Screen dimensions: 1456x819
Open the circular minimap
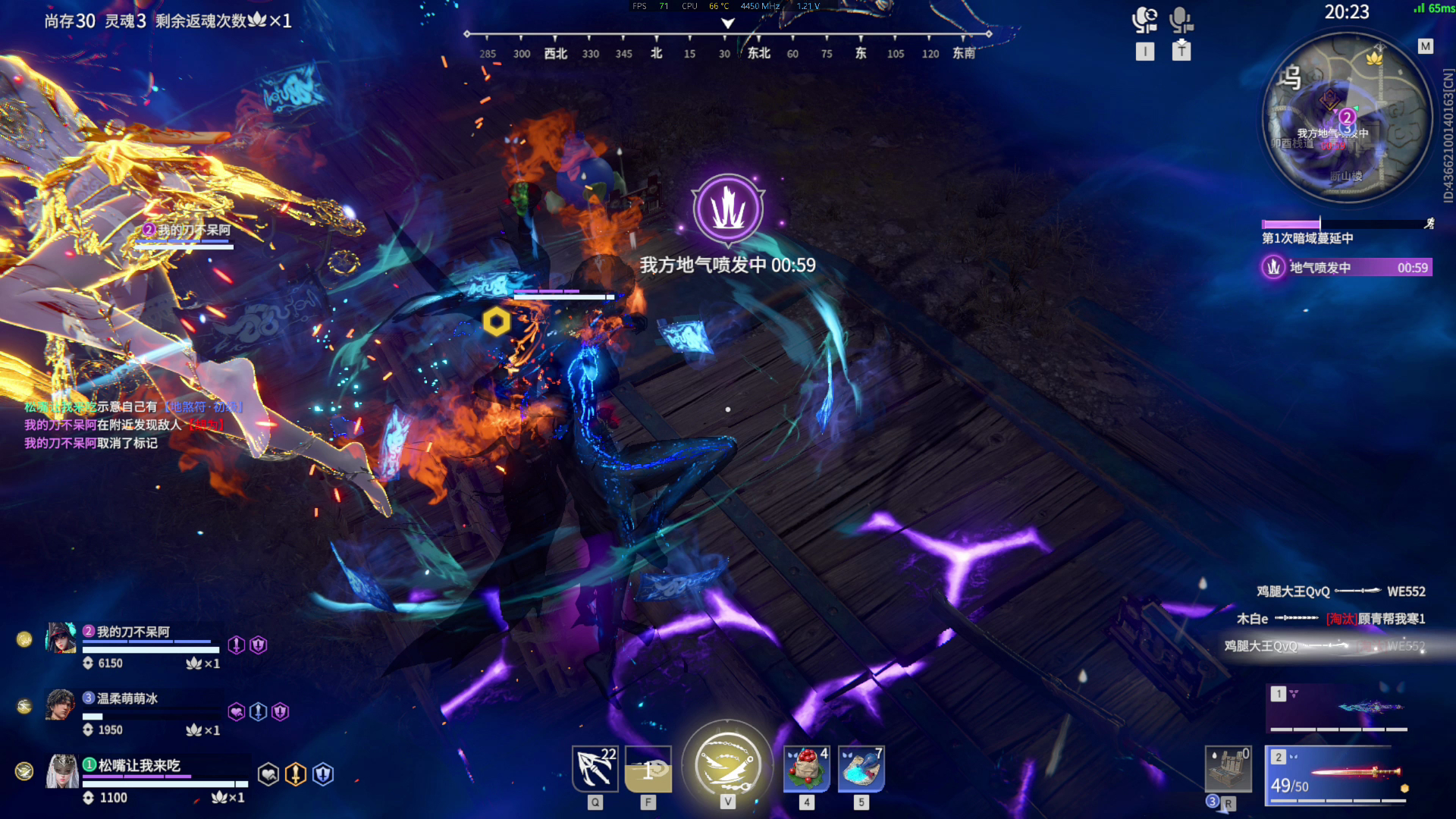coord(1346,118)
